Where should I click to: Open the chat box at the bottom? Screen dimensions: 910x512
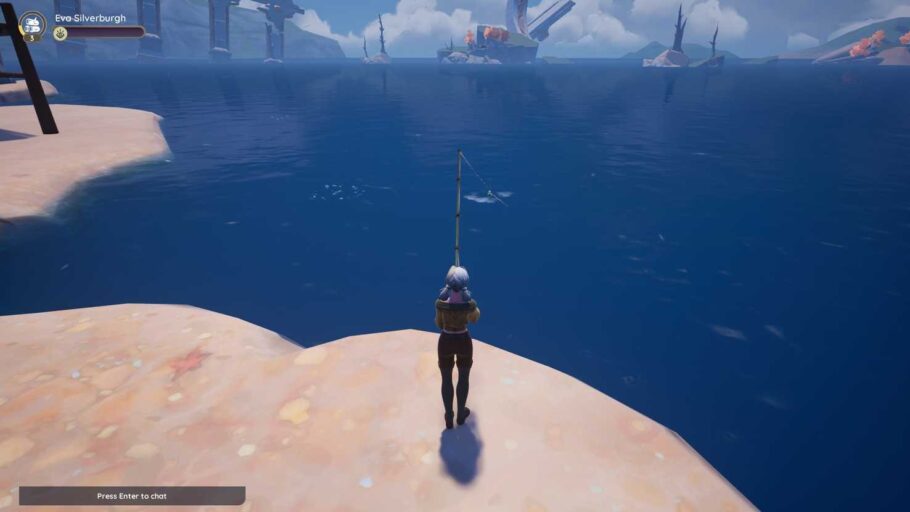click(x=132, y=495)
